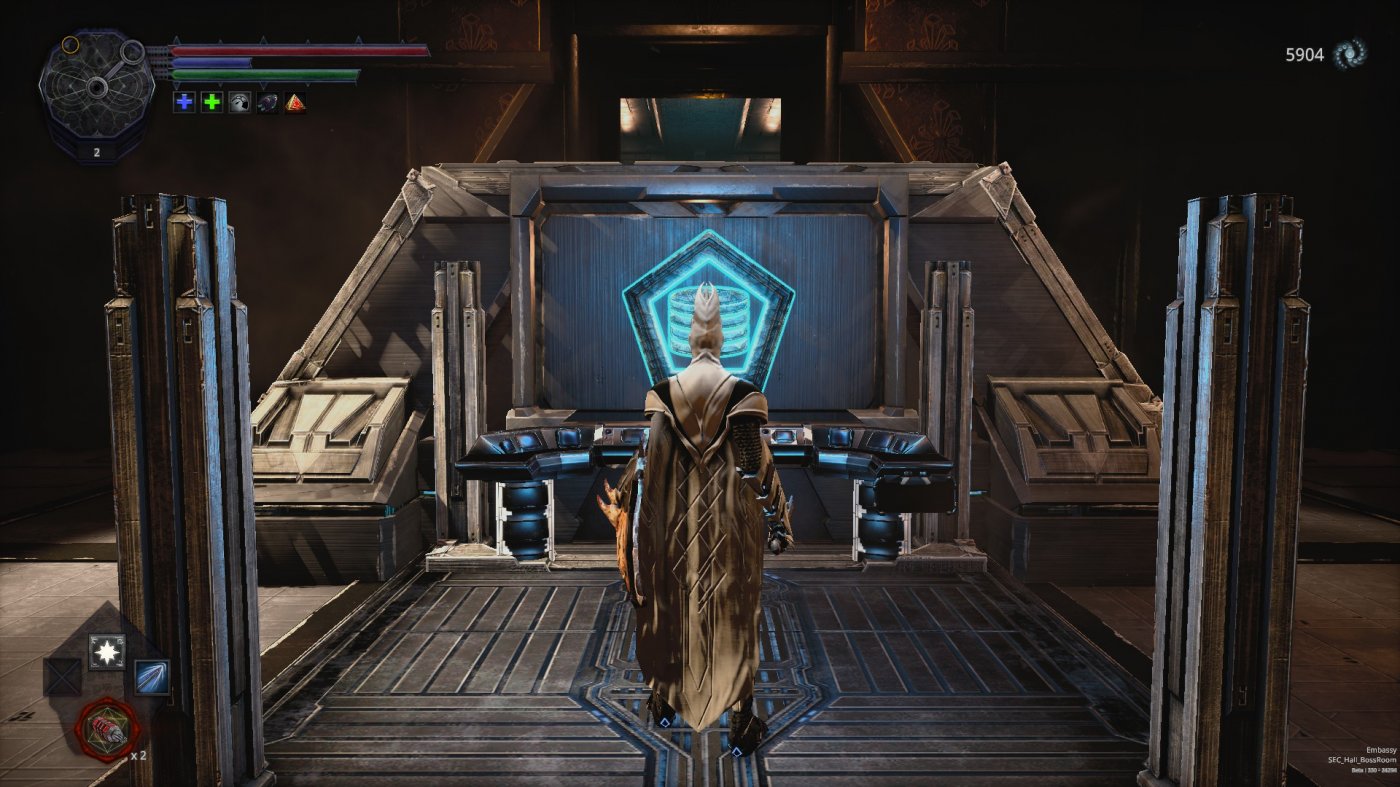Click the empty crossed-out ability slot

(62, 677)
